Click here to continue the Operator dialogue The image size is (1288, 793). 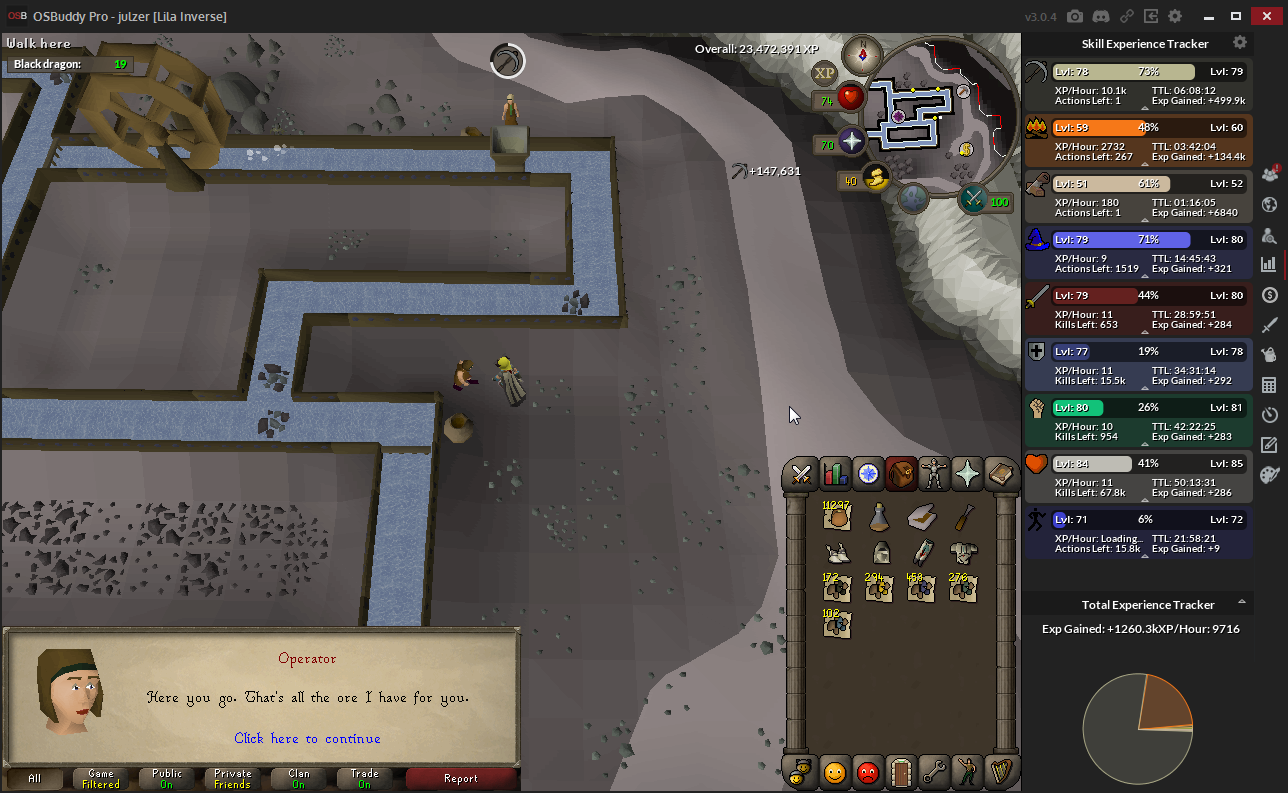click(x=307, y=739)
